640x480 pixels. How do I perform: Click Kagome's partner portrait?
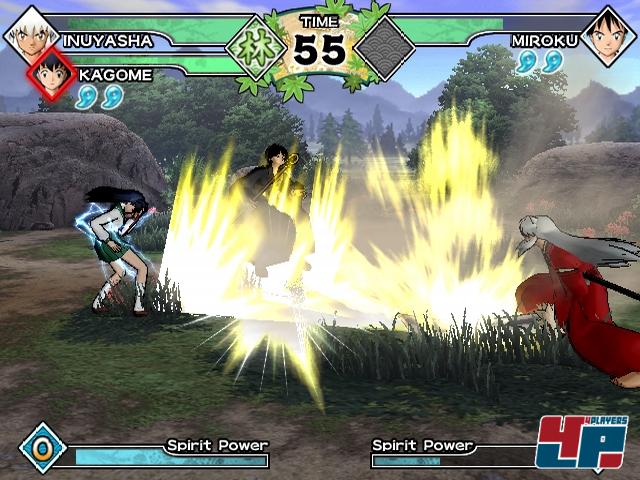tap(52, 72)
